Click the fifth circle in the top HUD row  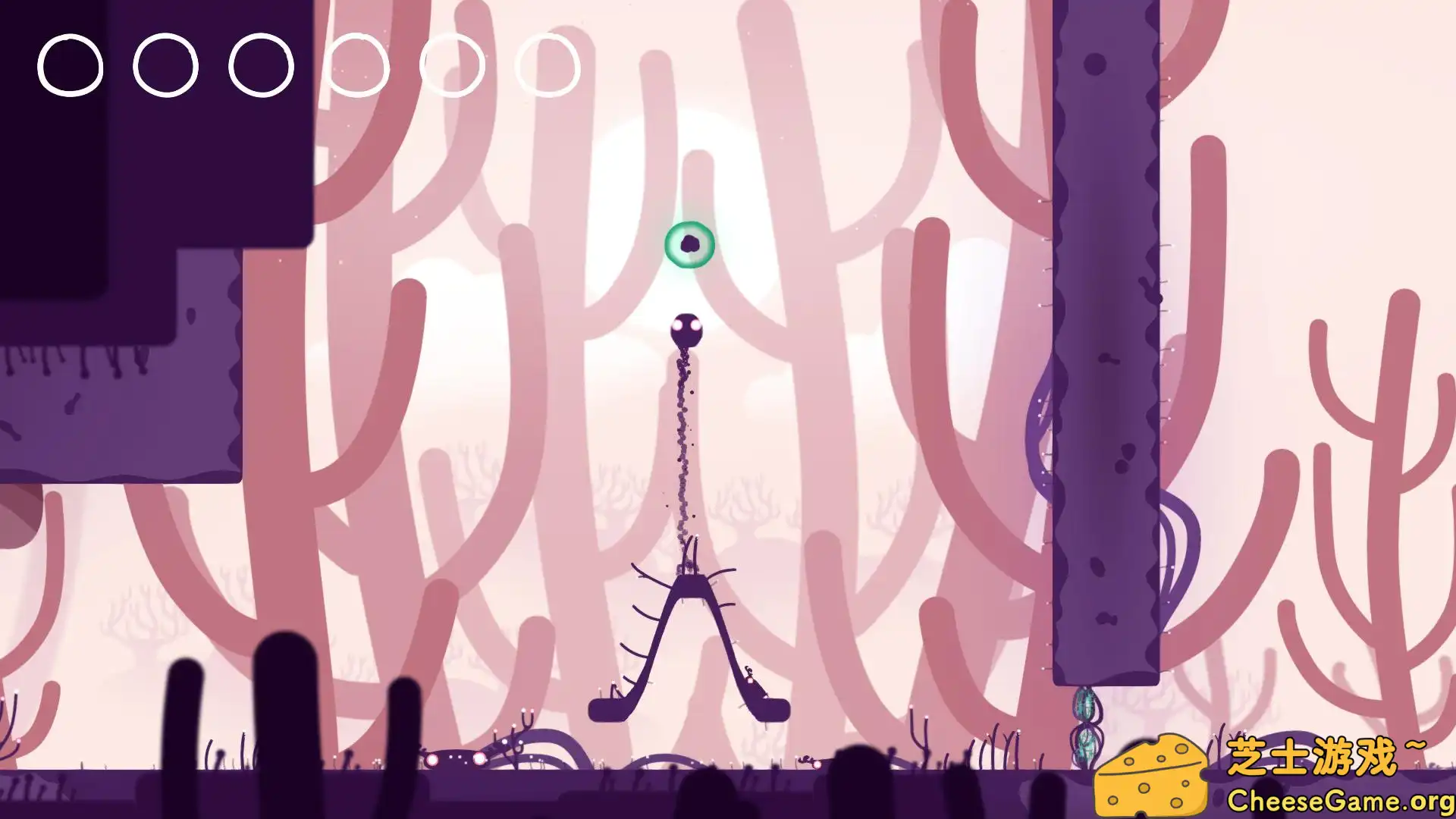[x=452, y=66]
